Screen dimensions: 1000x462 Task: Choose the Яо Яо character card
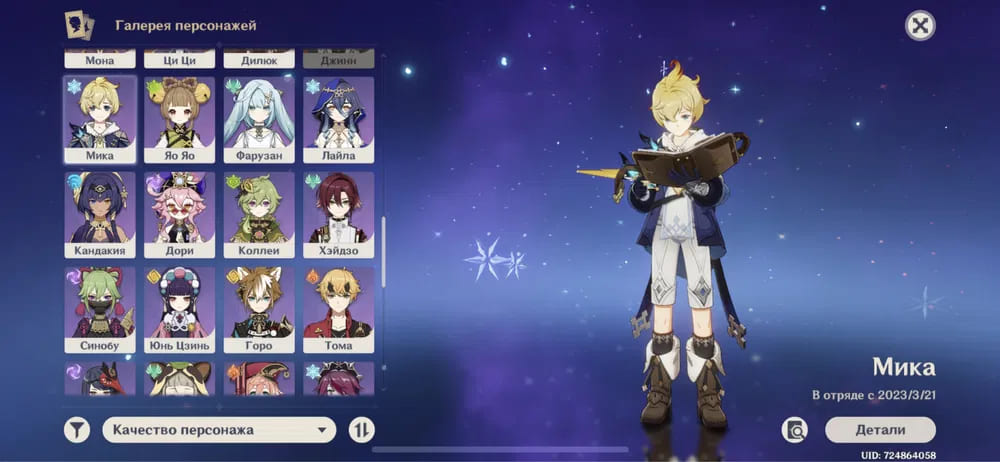click(179, 120)
